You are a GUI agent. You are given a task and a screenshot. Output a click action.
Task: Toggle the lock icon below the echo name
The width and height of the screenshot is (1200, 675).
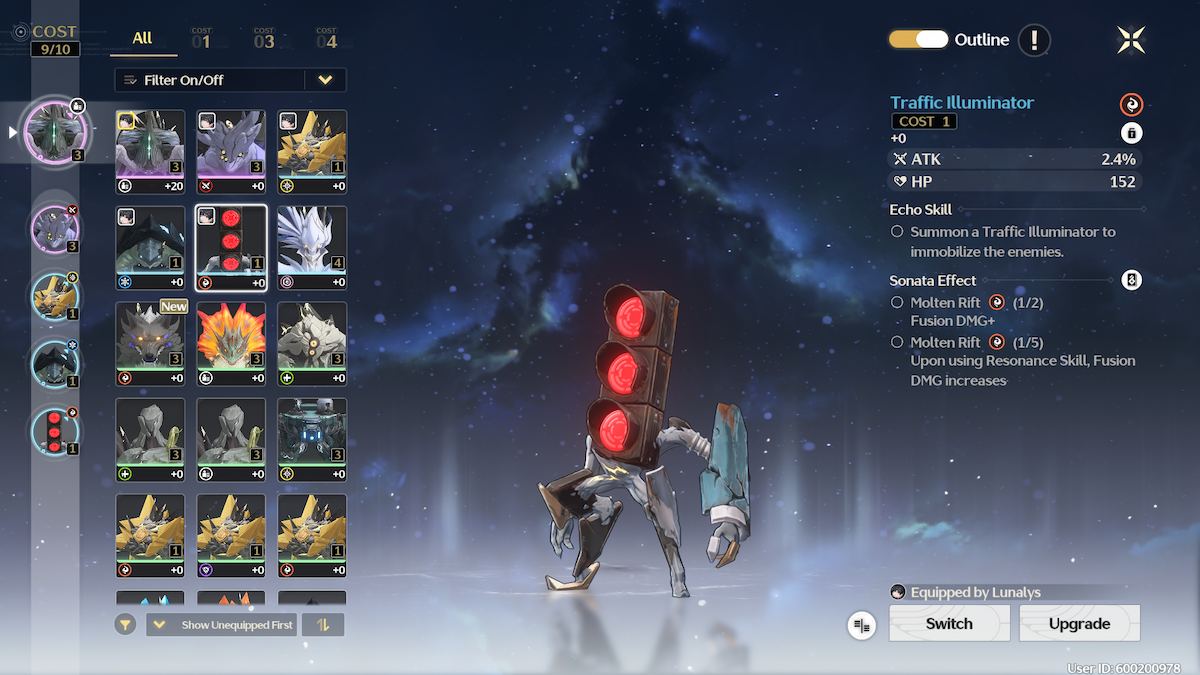coord(1131,133)
